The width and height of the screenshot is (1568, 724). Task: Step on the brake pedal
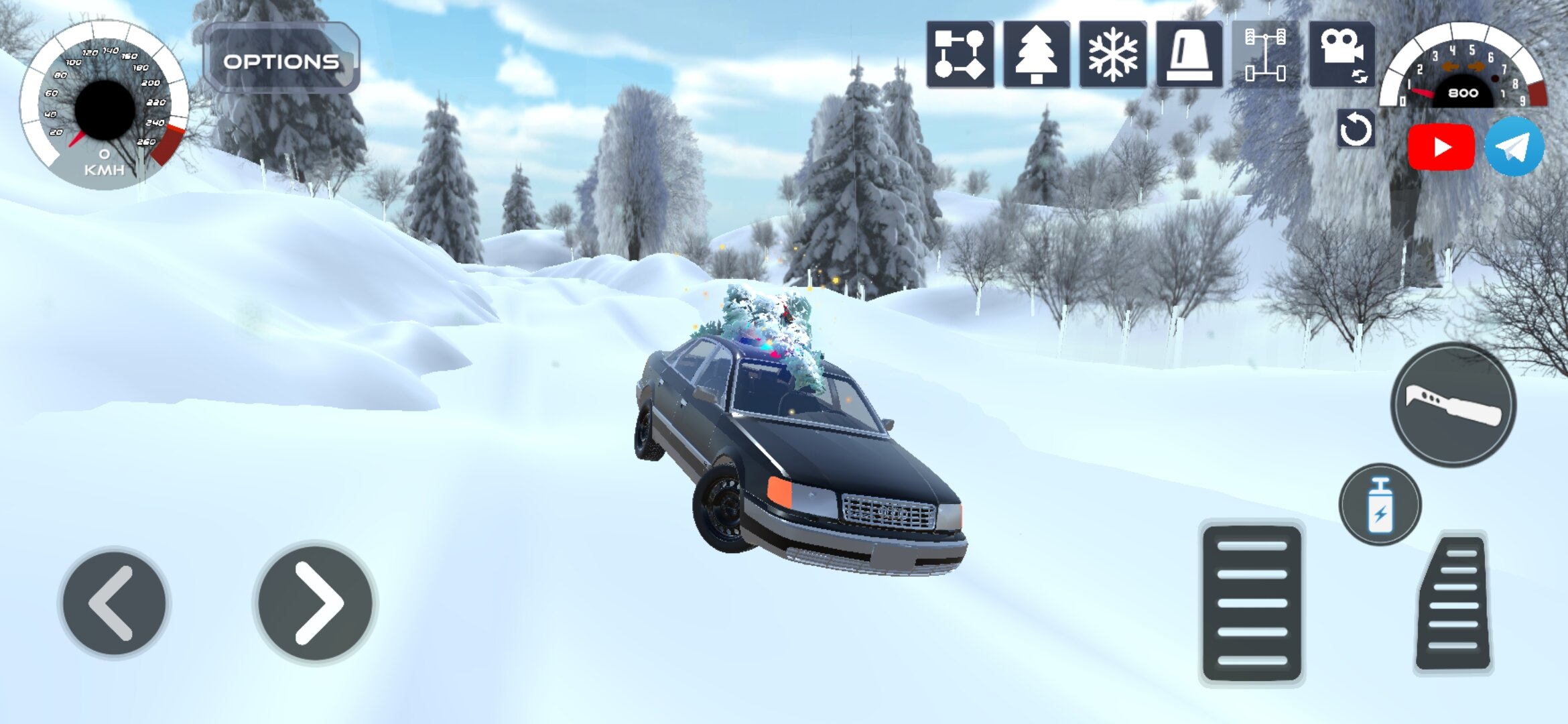tap(1252, 603)
